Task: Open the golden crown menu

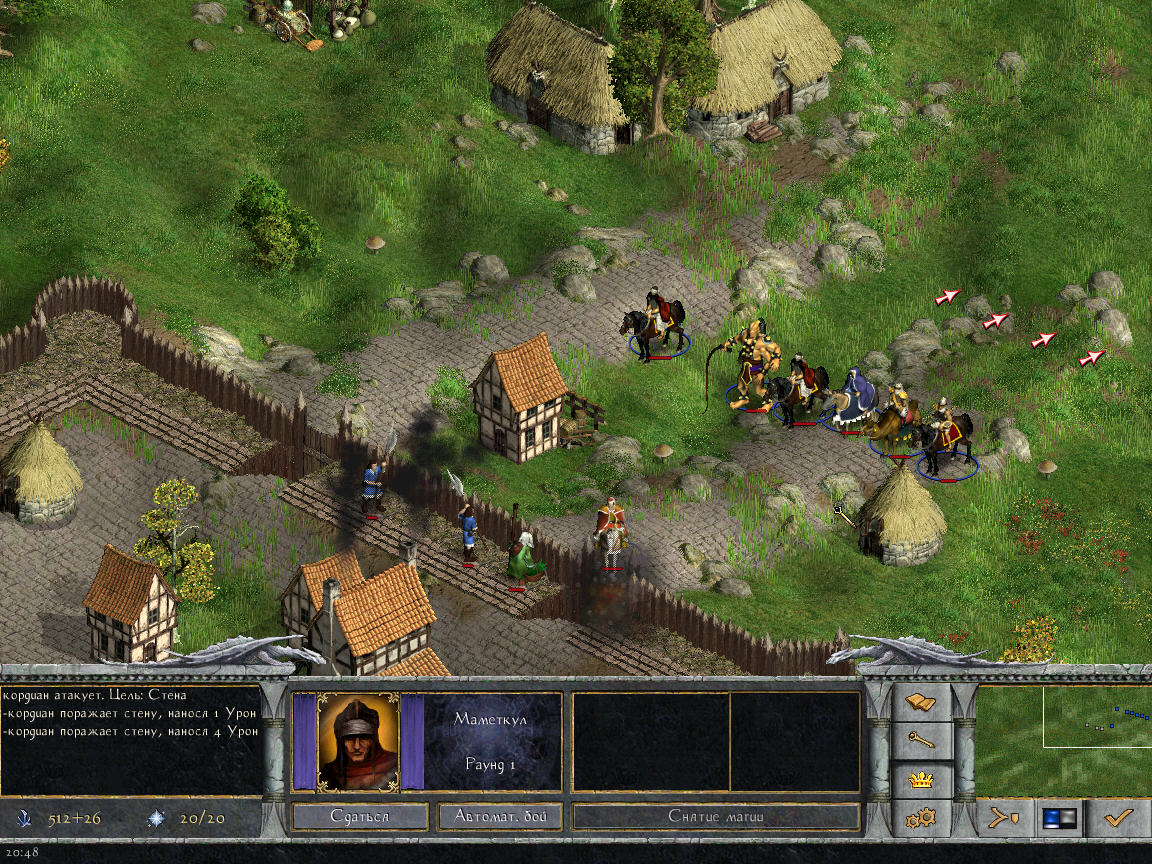Action: point(920,779)
